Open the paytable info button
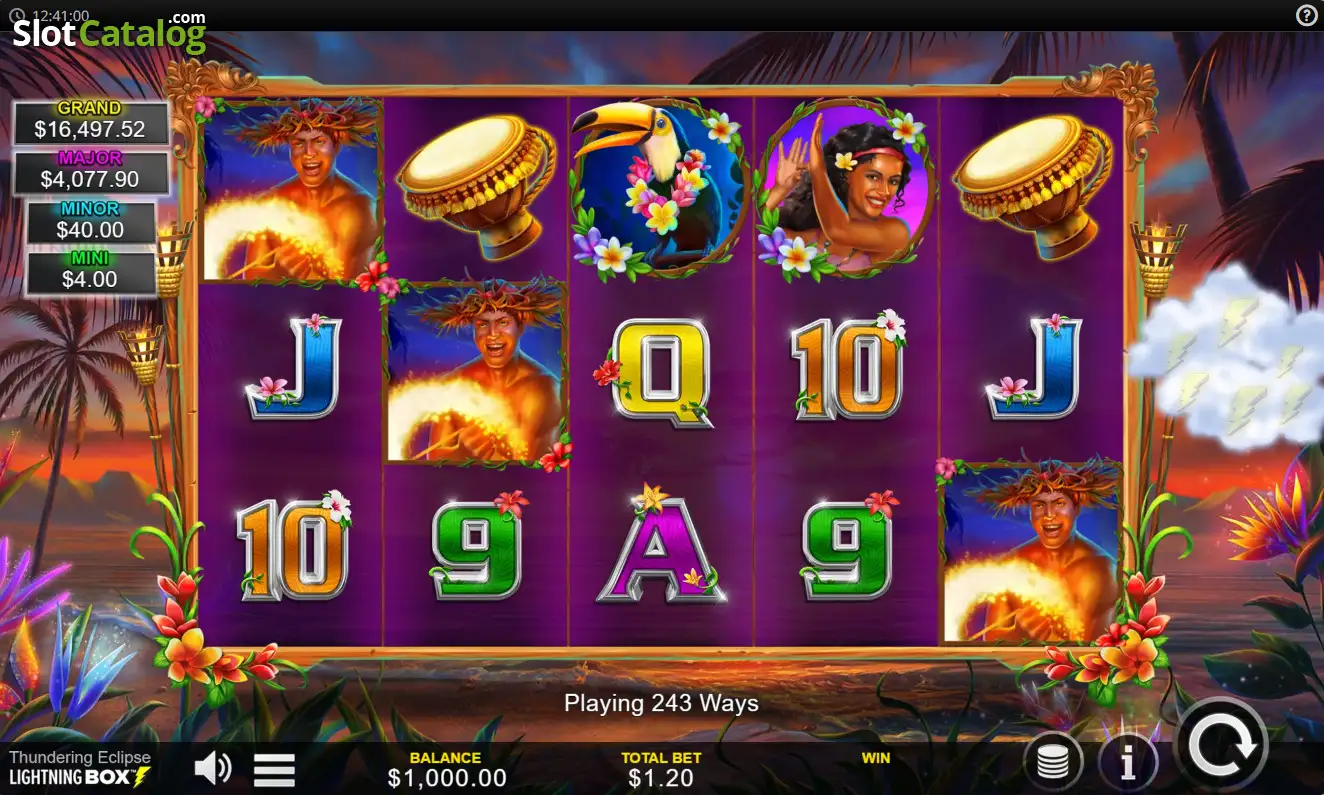The width and height of the screenshot is (1324, 795). [x=1128, y=764]
